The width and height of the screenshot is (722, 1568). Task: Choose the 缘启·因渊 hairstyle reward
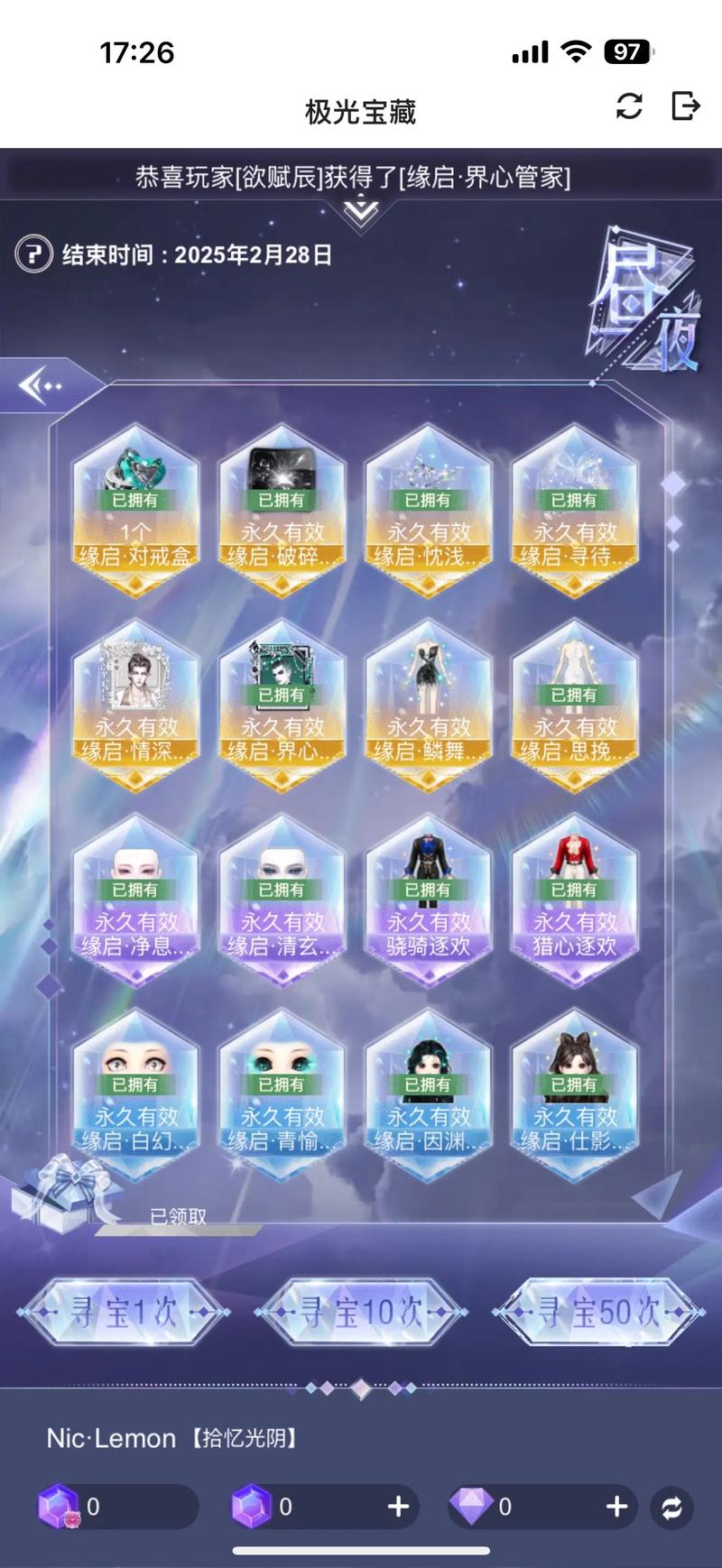(428, 1096)
